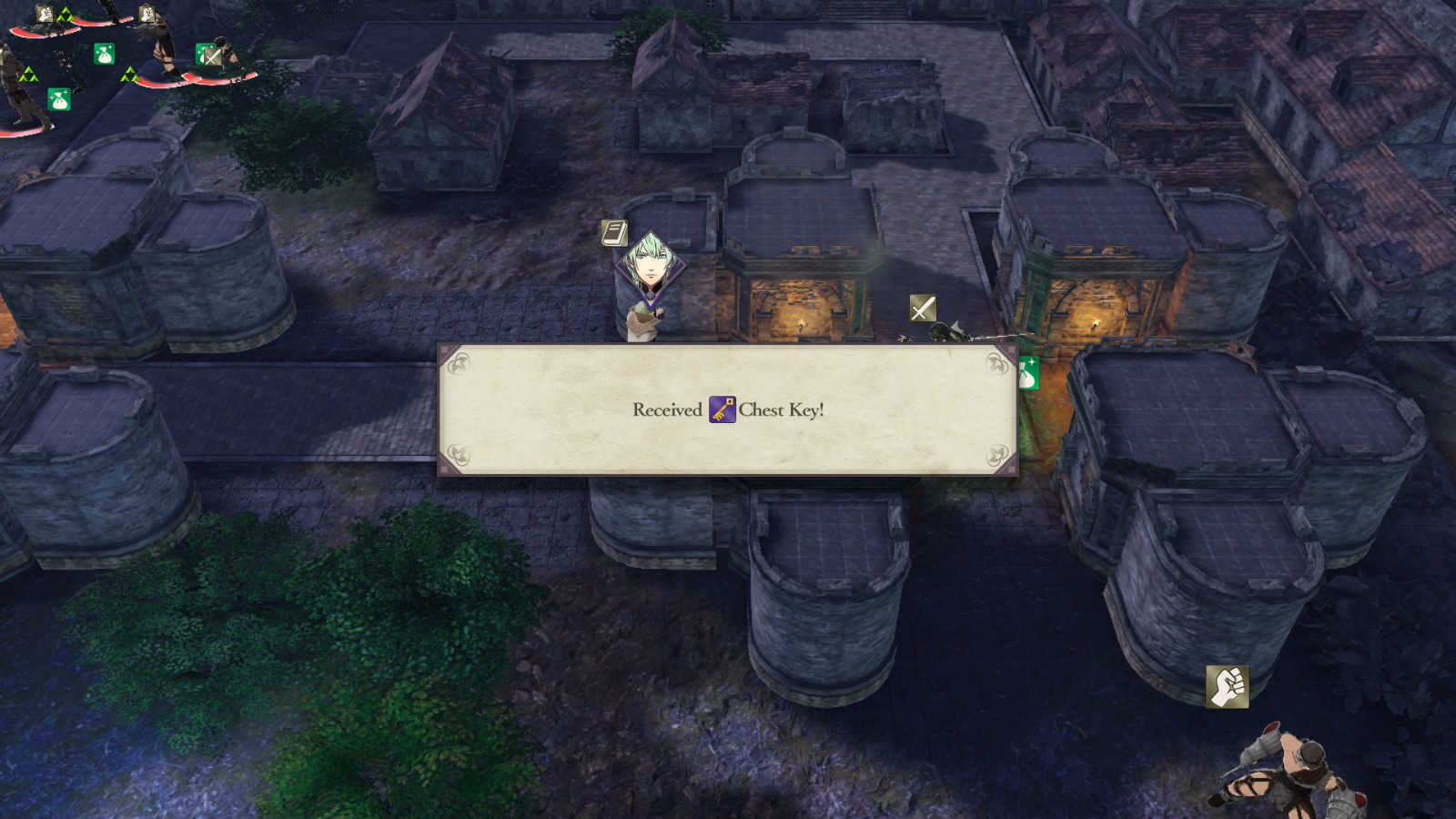
Task: Click the green rank-up arrows near the left enemy
Action: (29, 75)
